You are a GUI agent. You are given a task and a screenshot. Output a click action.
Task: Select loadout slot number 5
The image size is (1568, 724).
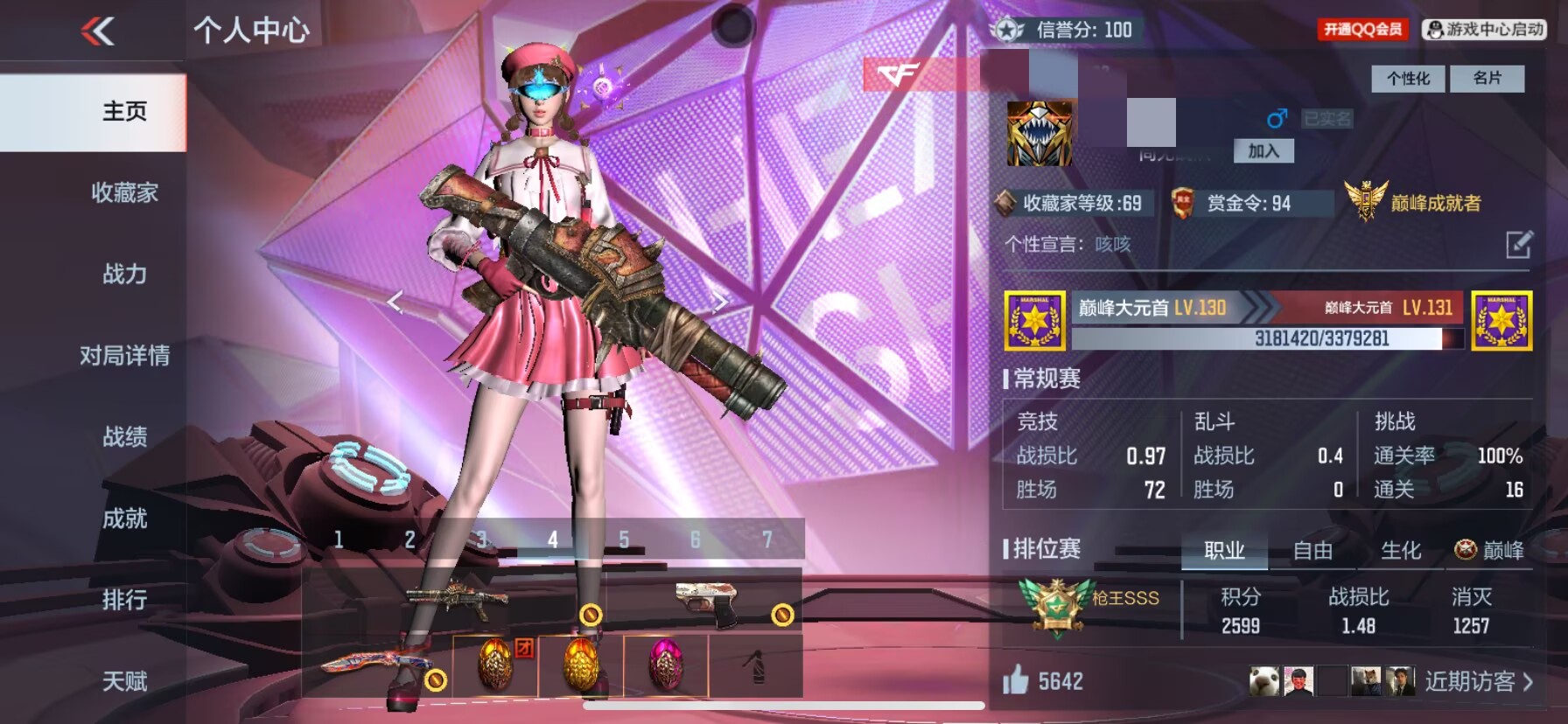tap(624, 540)
